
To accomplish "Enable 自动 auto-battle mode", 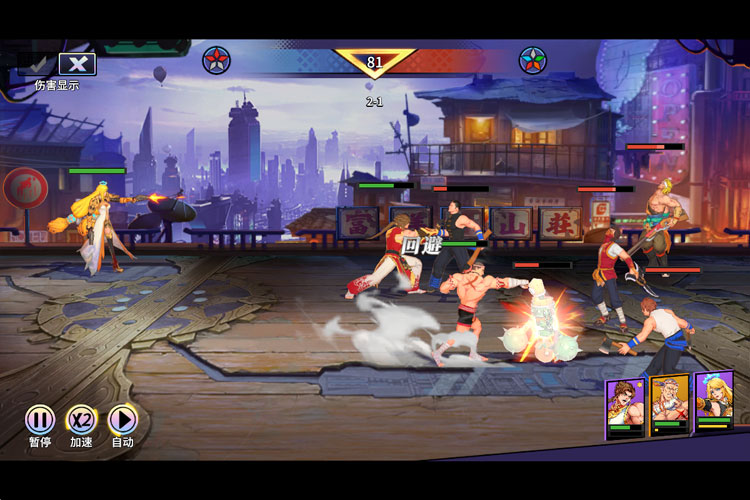I will [122, 420].
